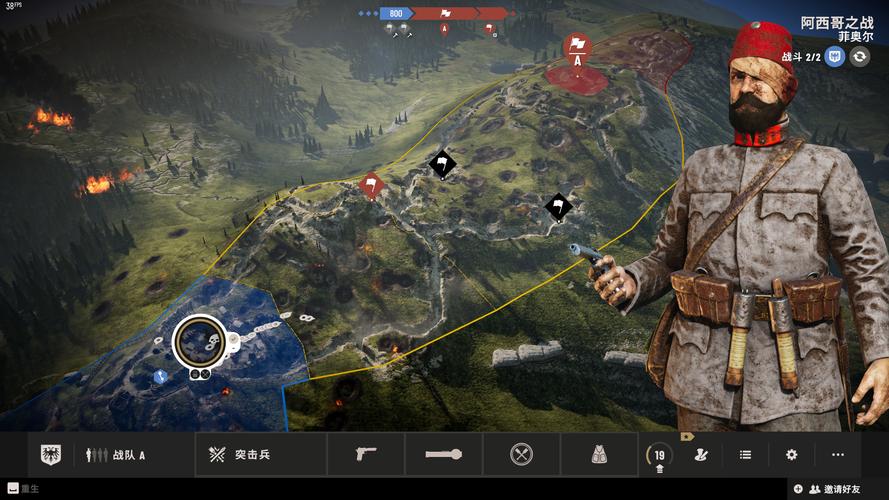Click the level 19 rank badge
The width and height of the screenshot is (889, 500).
[659, 455]
